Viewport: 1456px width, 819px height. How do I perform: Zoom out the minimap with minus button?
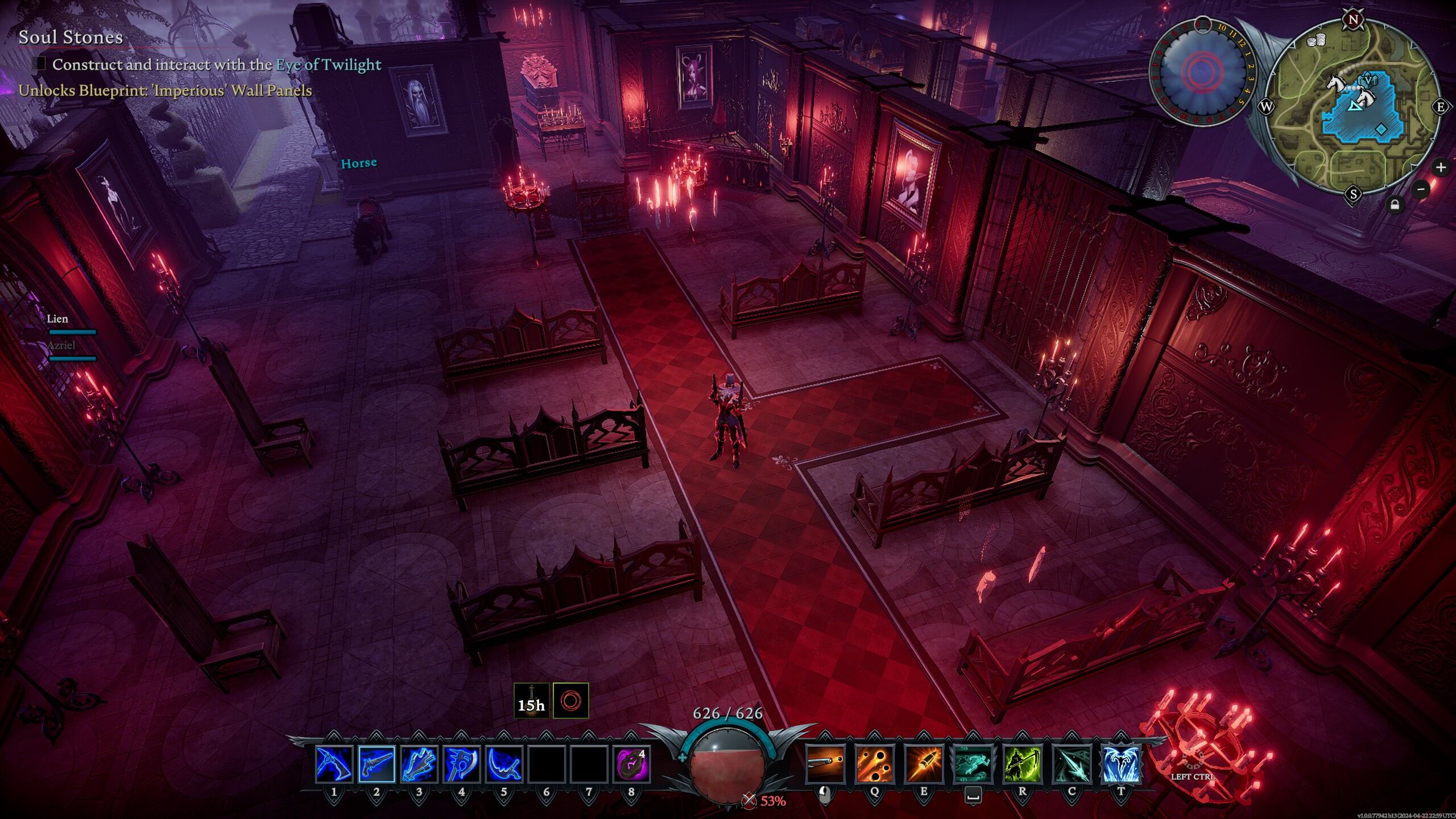[x=1421, y=189]
